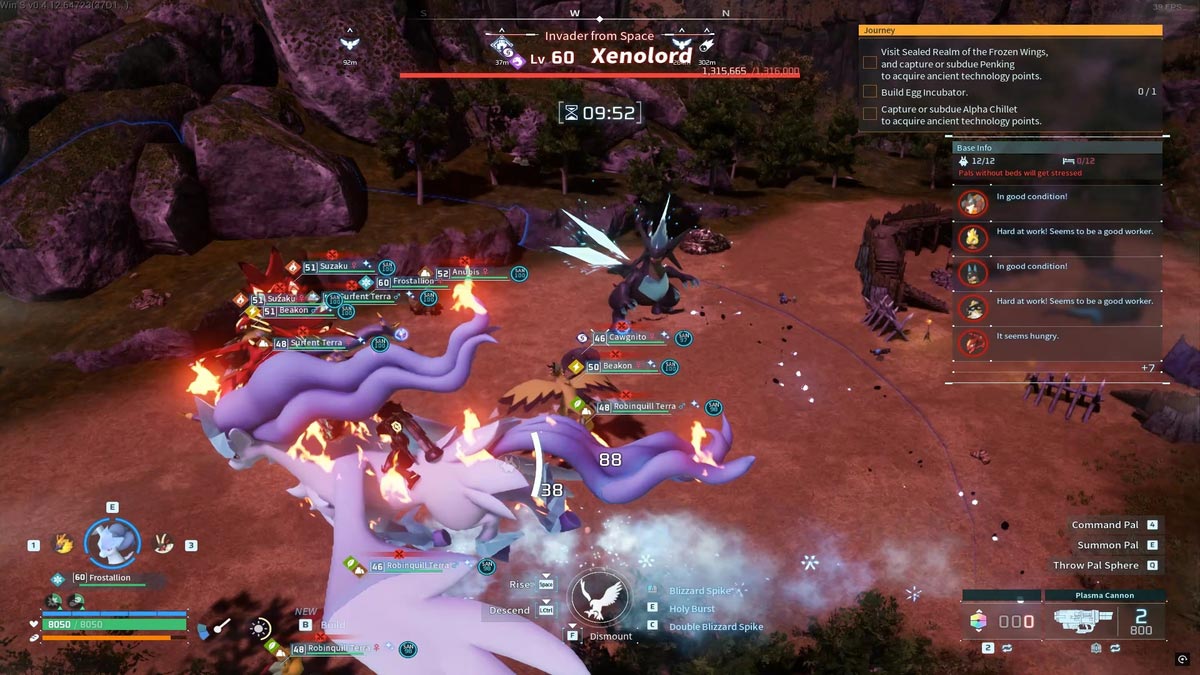Pick the long-eared Pal in the party bar
Screen dimensions: 1200x675
point(162,544)
